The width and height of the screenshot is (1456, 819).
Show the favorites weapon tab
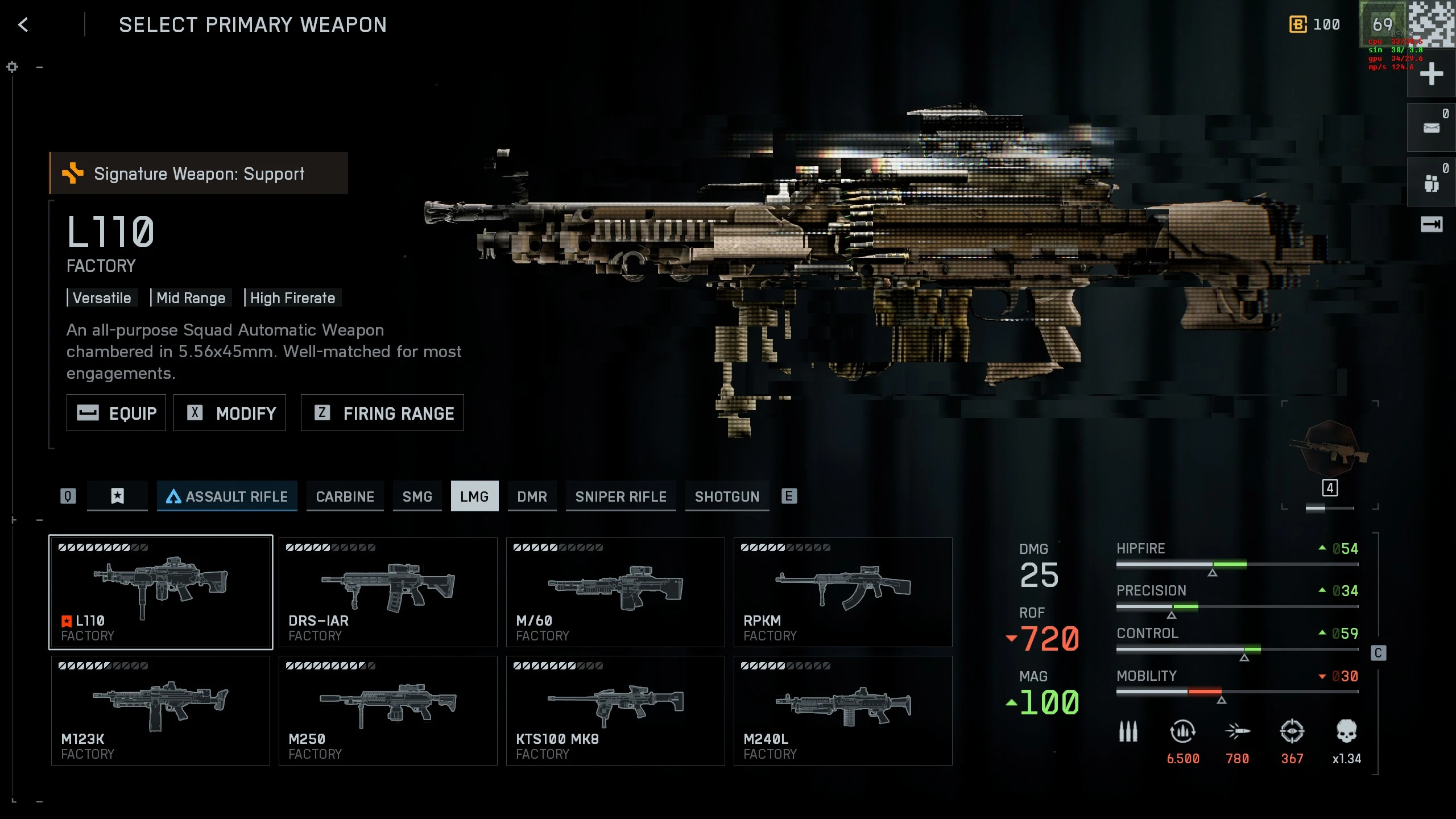click(117, 496)
